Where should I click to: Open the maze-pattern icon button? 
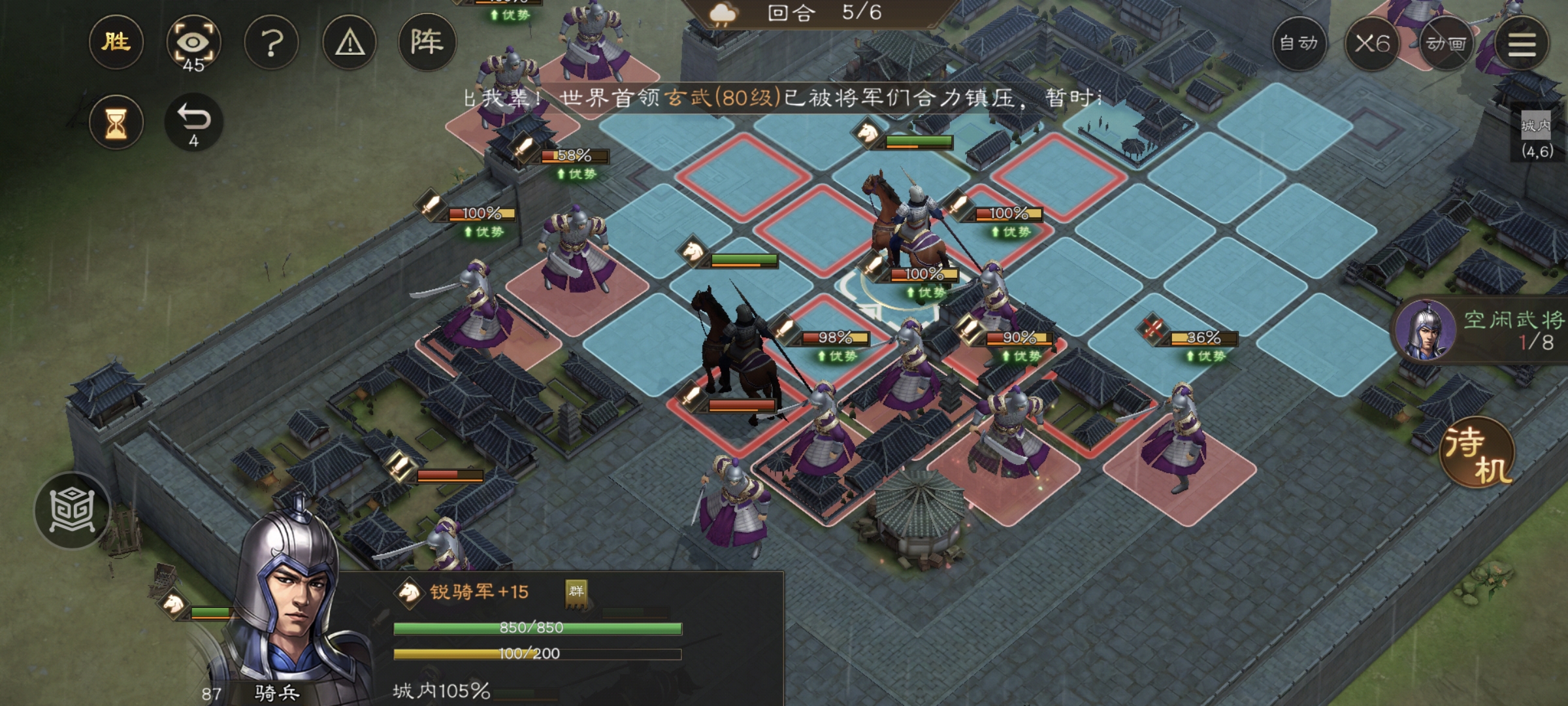[x=72, y=511]
